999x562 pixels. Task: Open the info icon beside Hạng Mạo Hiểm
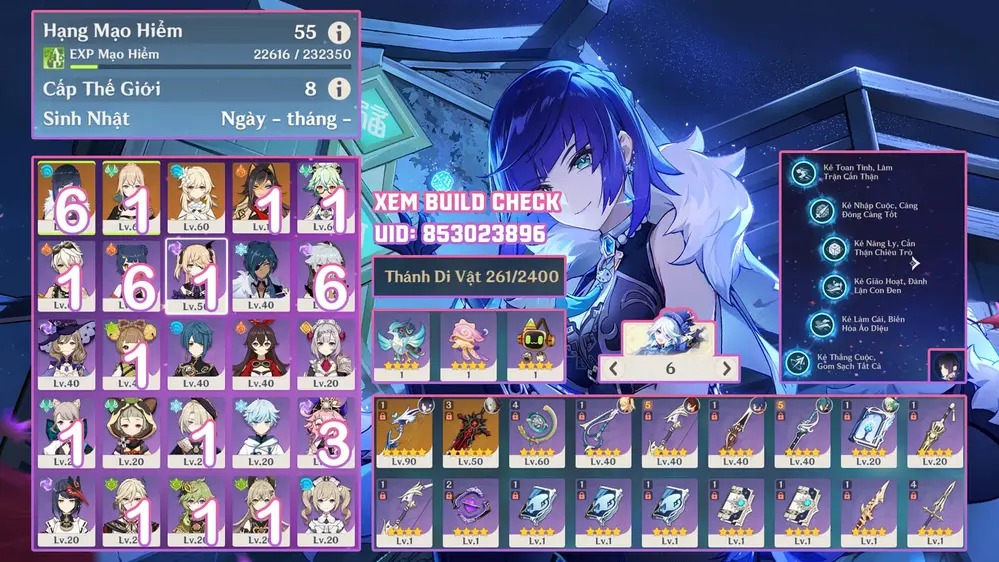coord(340,33)
